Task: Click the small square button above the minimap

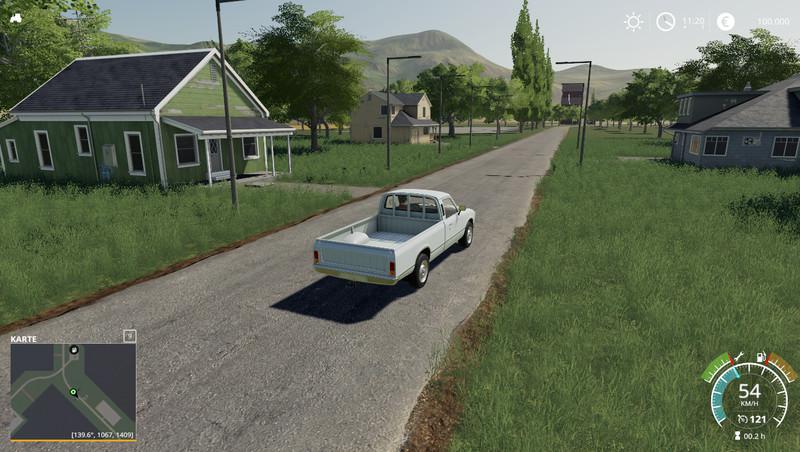Action: (129, 336)
